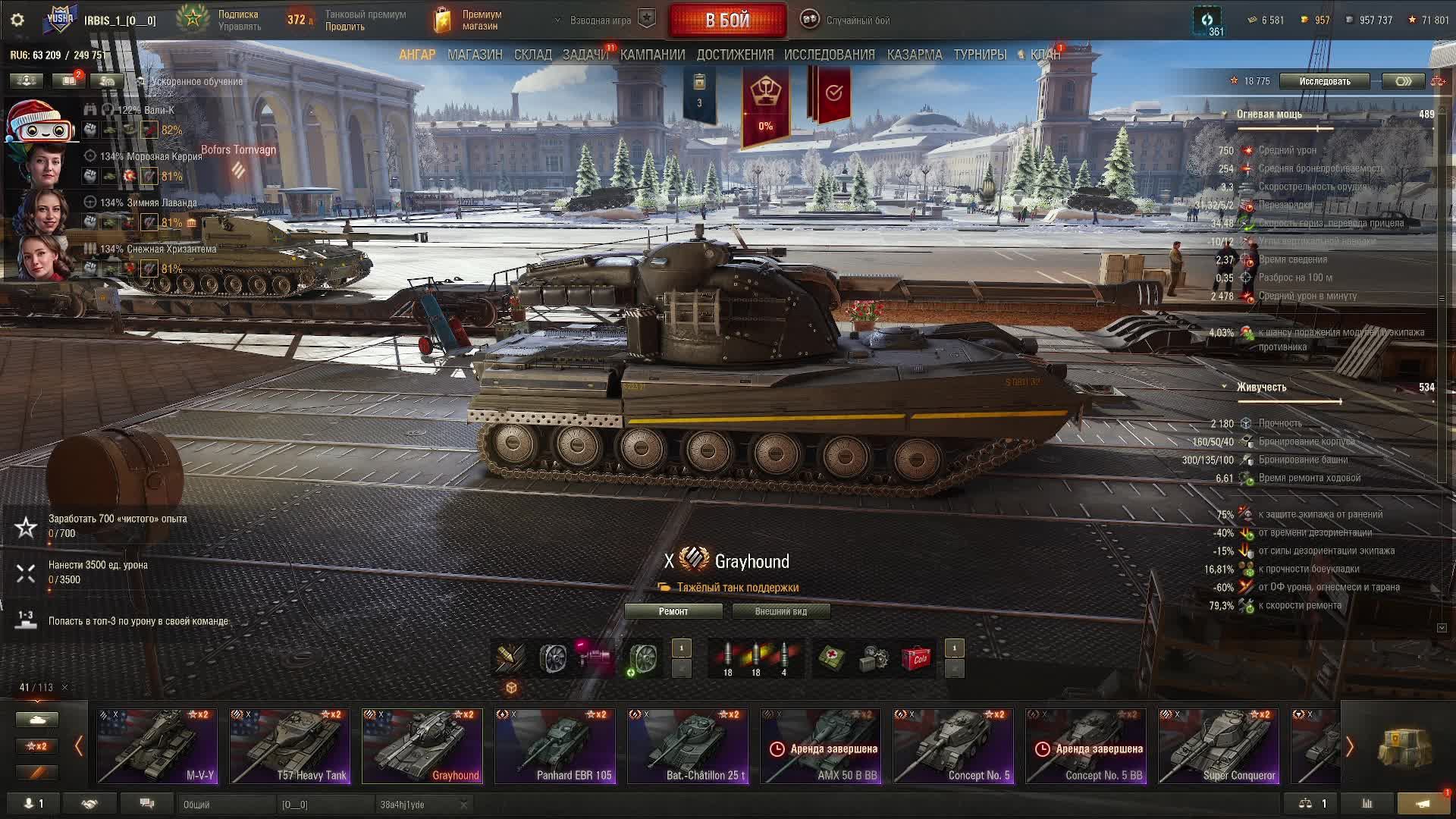Select the T57 Heavy Tank in carousel
The width and height of the screenshot is (1456, 819).
tap(290, 746)
